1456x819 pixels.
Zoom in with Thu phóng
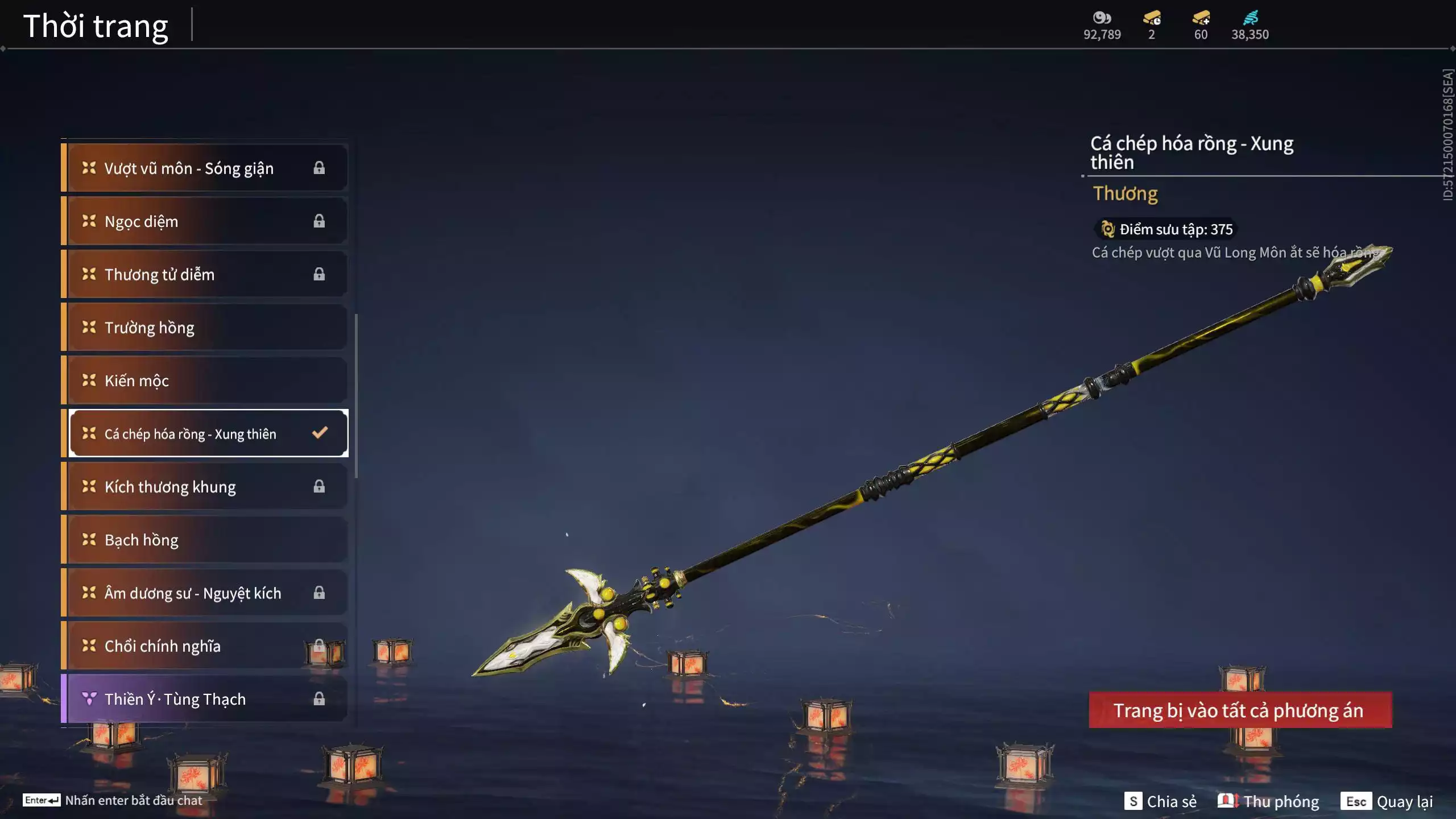[x=1268, y=801]
